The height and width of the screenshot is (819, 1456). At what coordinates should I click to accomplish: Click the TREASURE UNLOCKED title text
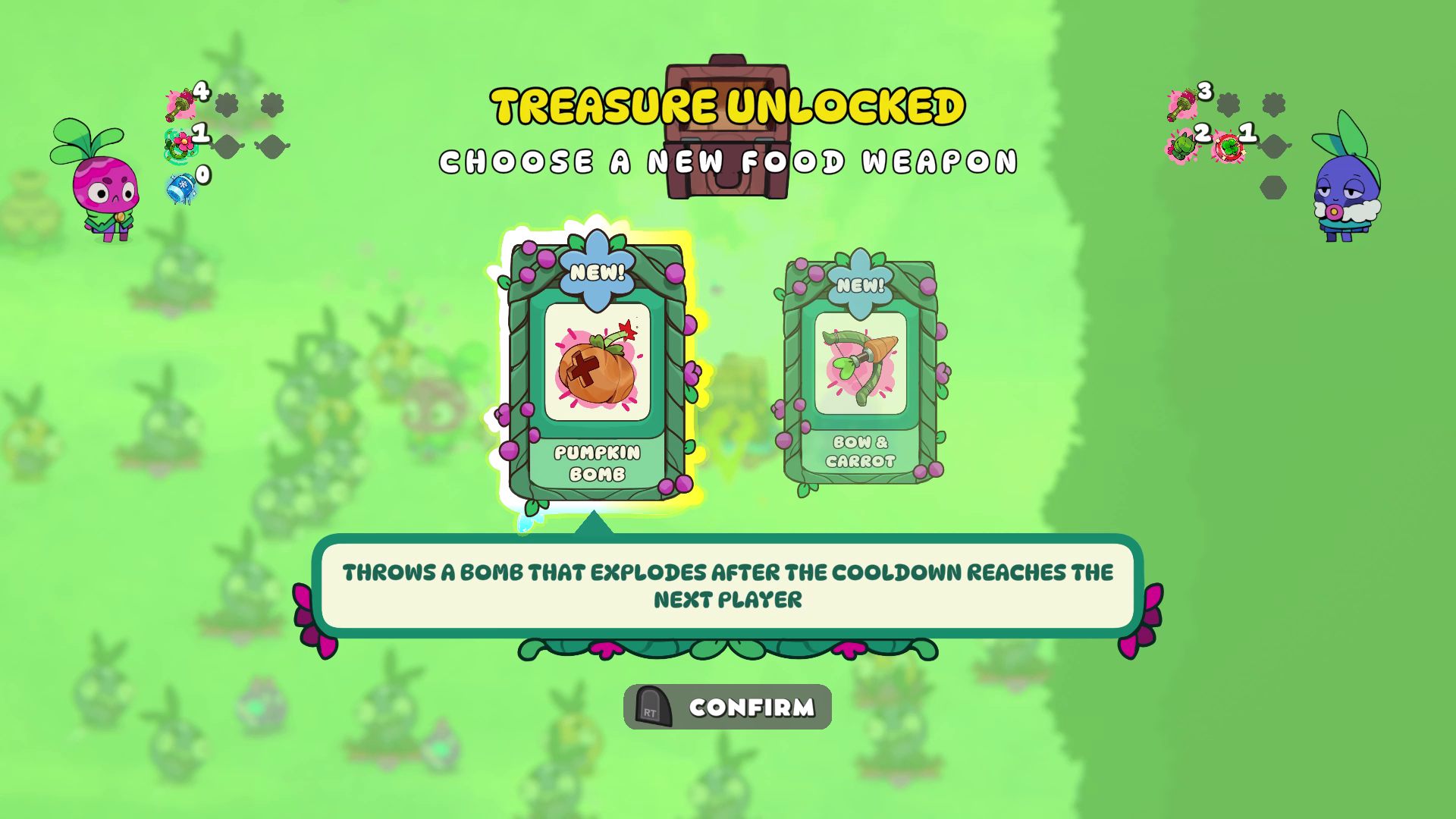[726, 106]
